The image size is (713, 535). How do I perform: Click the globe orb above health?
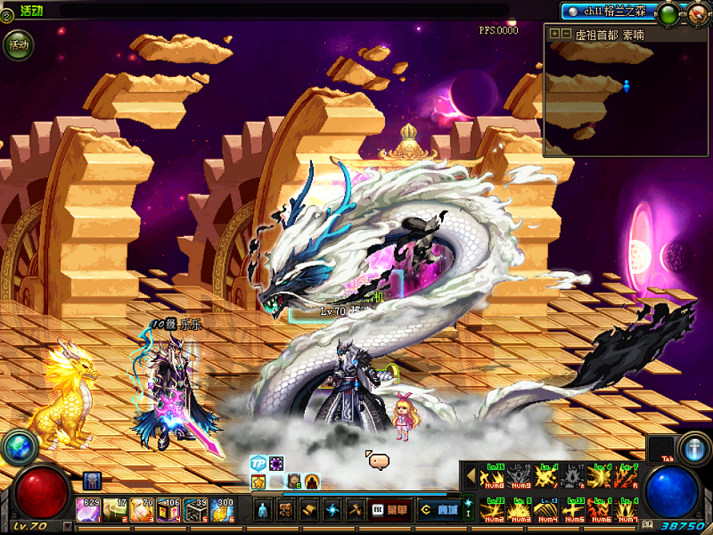point(16,447)
